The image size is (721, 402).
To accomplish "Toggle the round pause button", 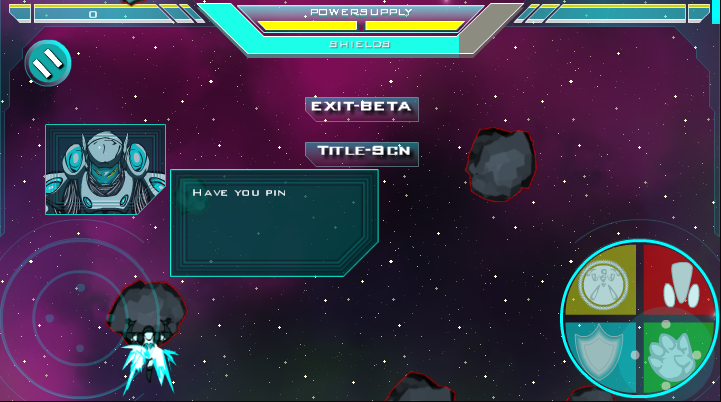I will pos(47,63).
